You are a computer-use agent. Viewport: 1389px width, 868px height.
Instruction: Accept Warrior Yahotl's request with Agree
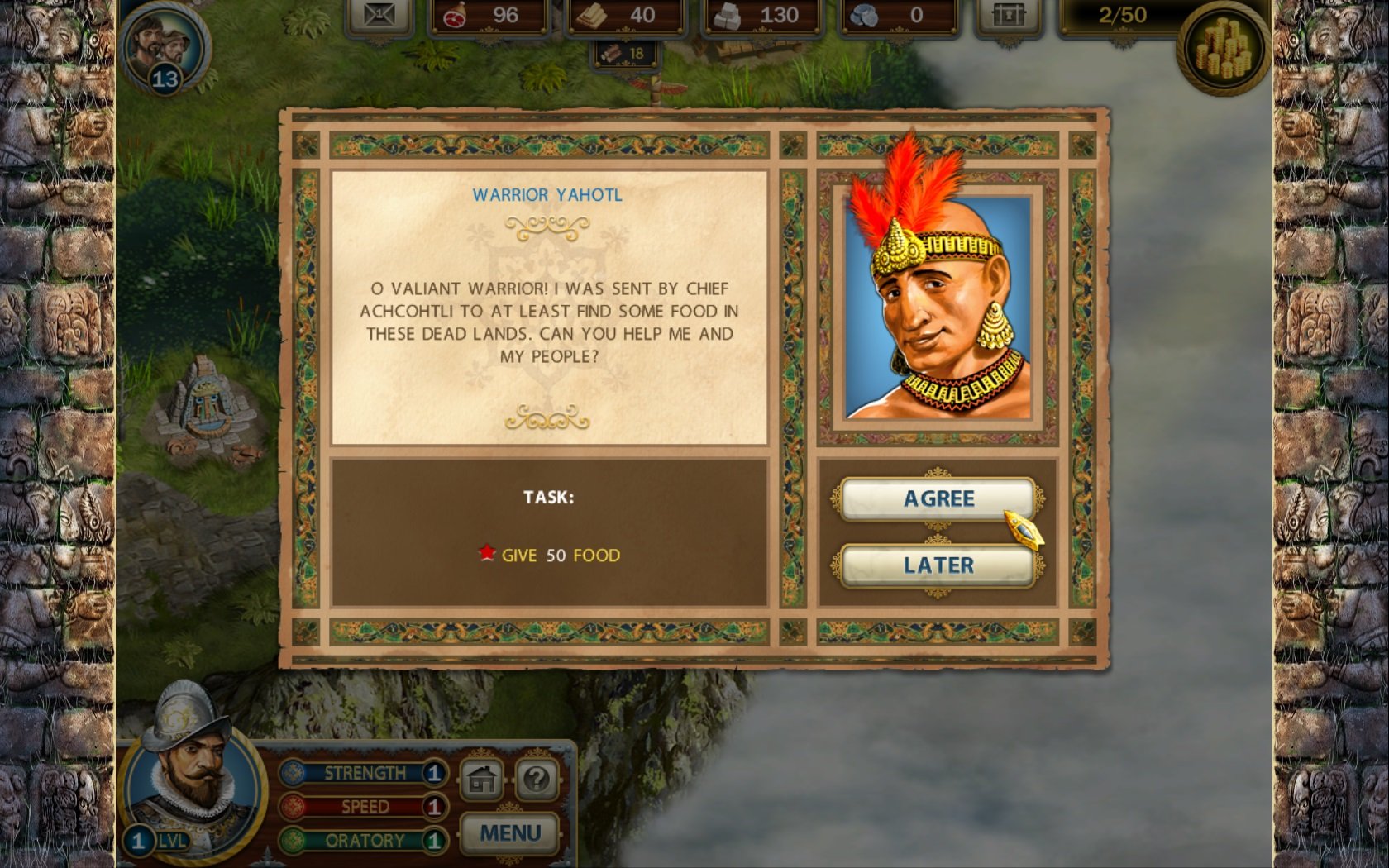tap(938, 498)
